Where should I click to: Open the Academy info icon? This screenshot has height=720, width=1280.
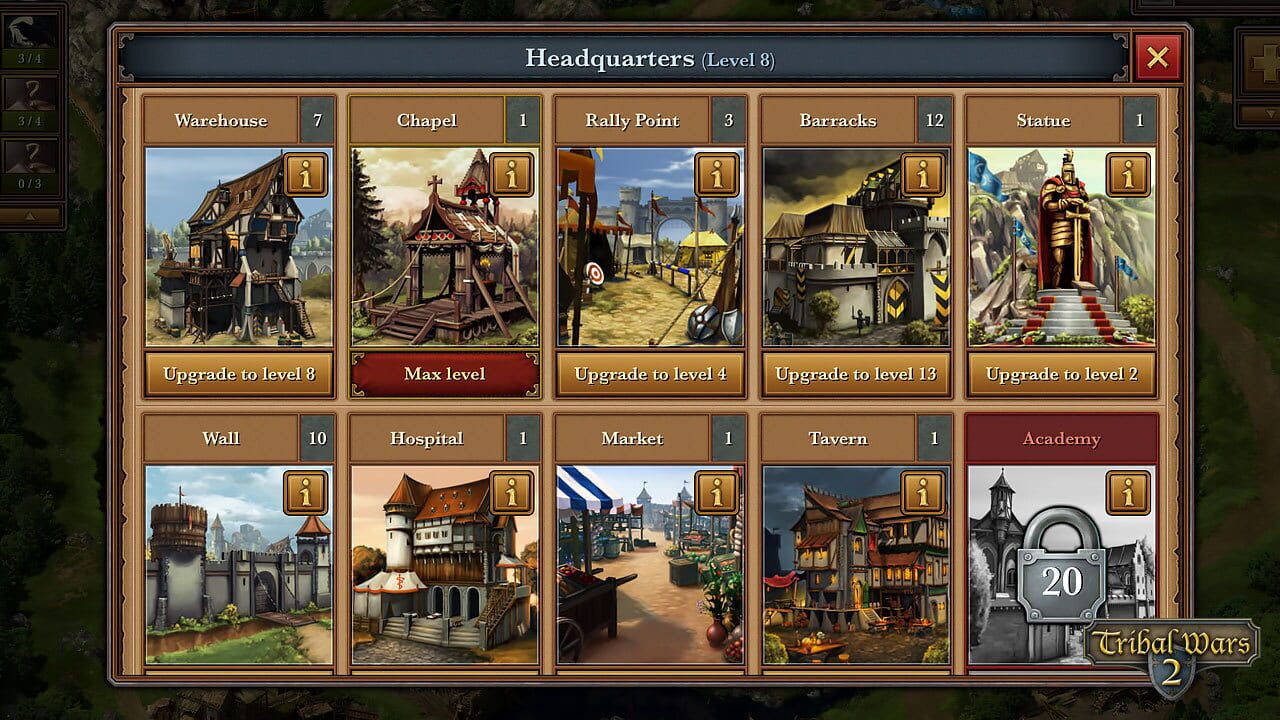1129,492
